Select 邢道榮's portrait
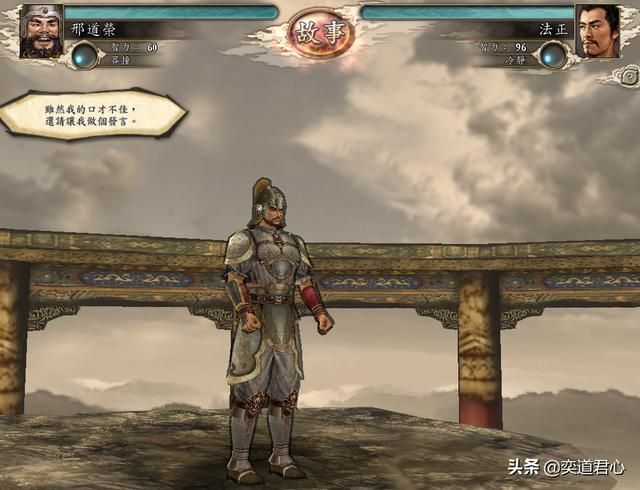The height and width of the screenshot is (490, 640). pos(40,32)
